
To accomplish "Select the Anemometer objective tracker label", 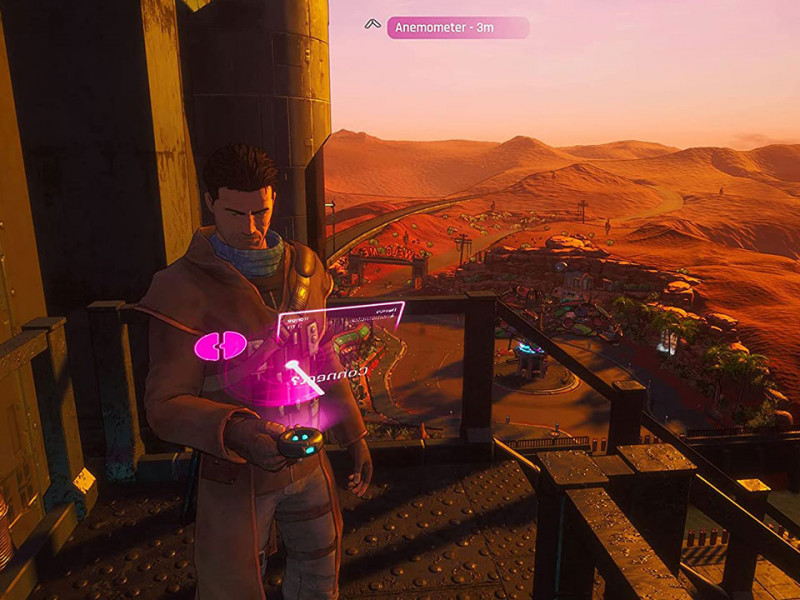I will pyautogui.click(x=458, y=28).
